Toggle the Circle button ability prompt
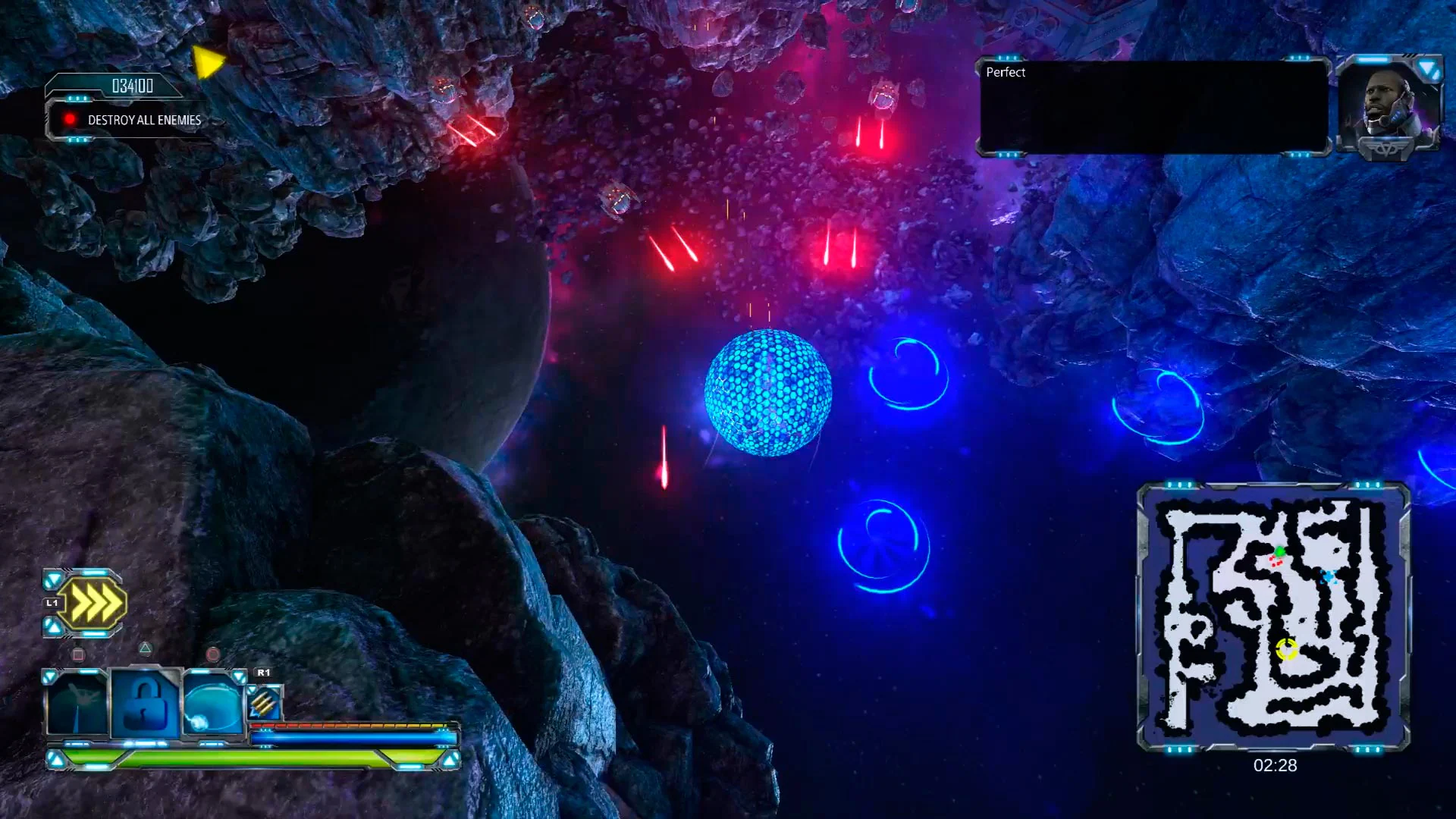1456x819 pixels. click(212, 652)
